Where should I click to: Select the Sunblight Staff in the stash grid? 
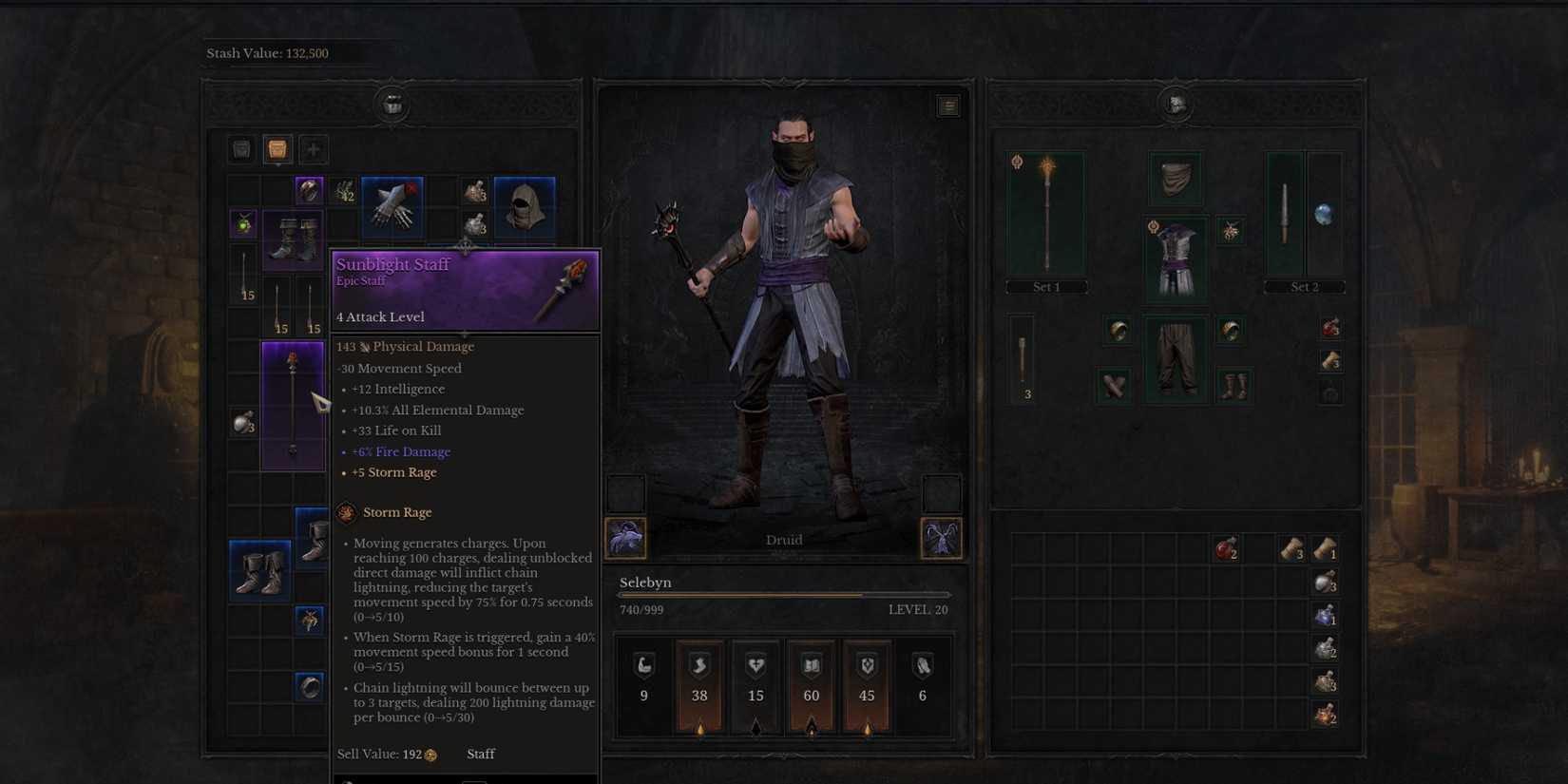click(x=292, y=404)
